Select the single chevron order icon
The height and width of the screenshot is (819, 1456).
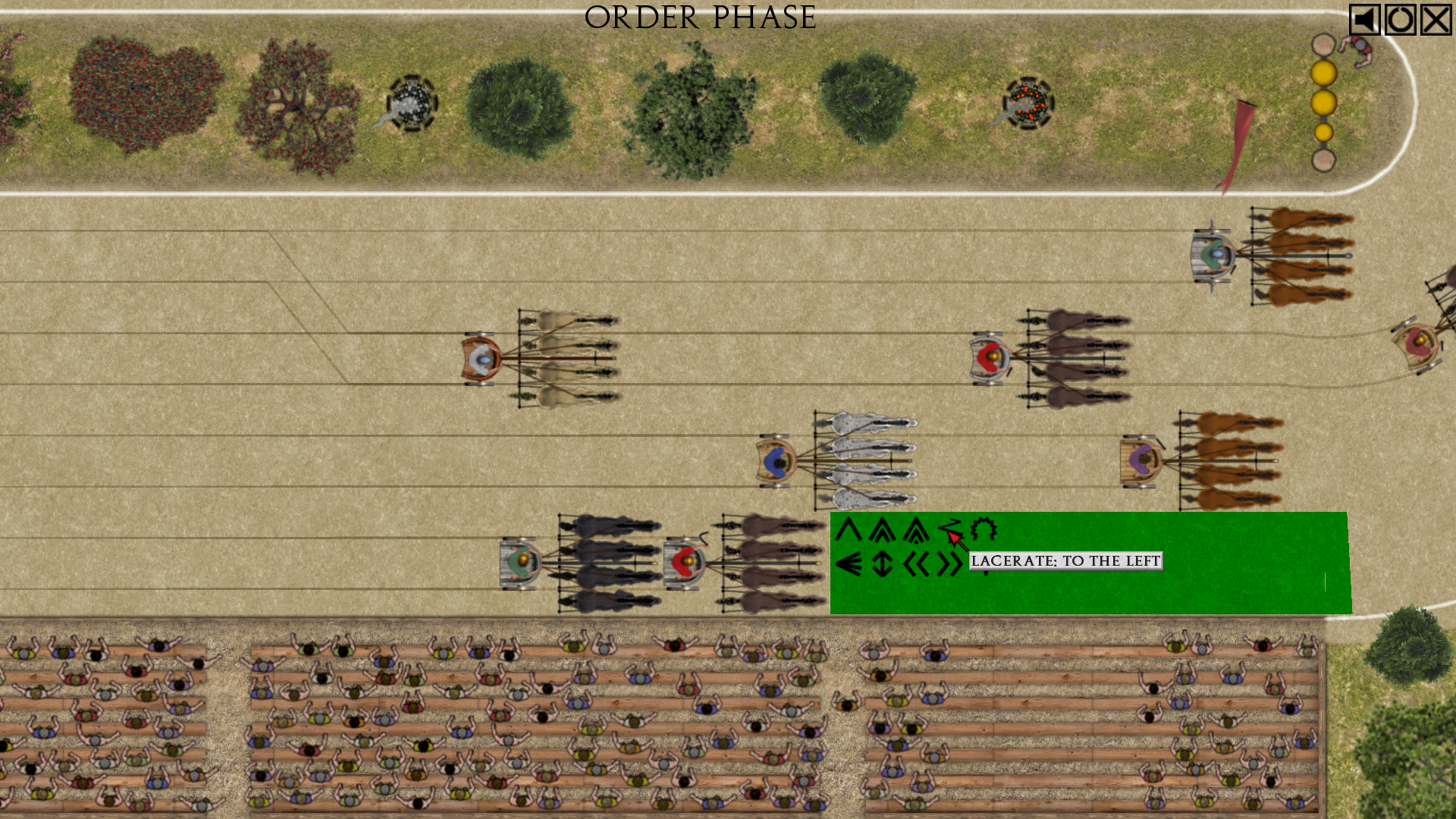click(x=849, y=529)
